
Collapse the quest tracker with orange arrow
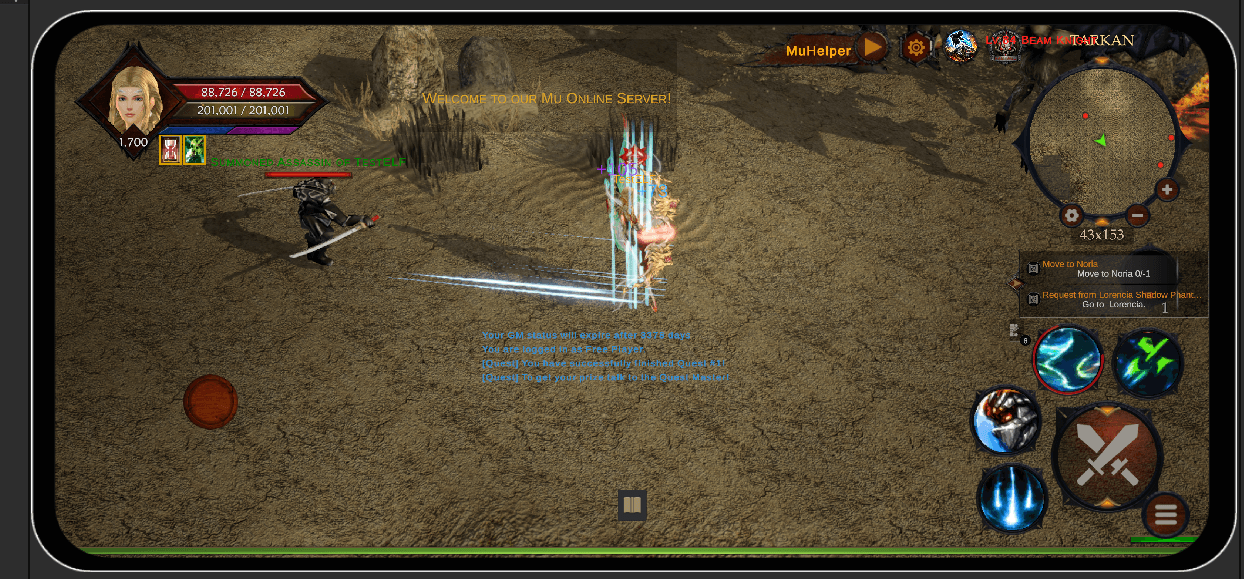click(x=1016, y=284)
